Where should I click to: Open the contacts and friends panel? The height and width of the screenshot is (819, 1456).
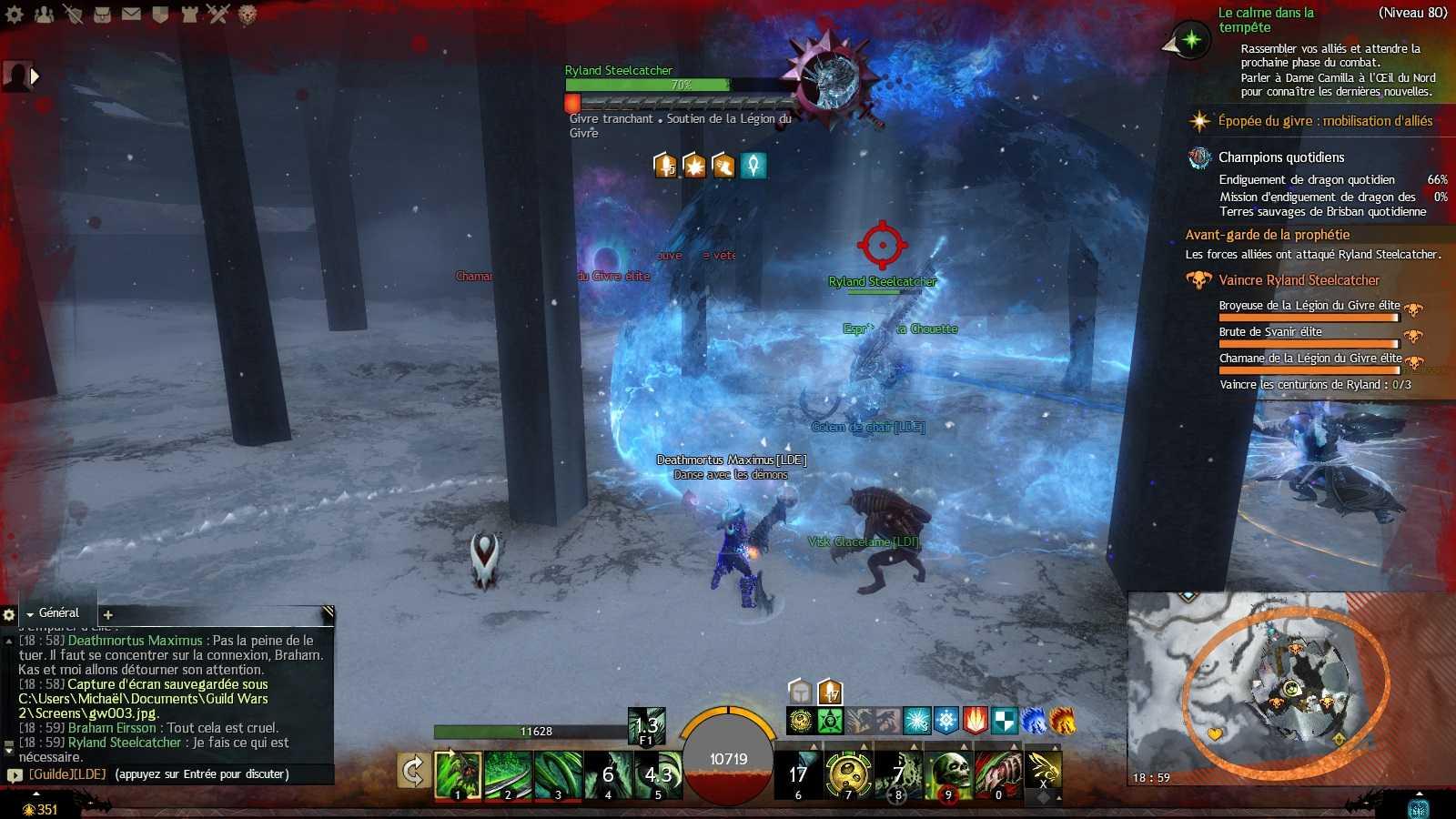[44, 14]
